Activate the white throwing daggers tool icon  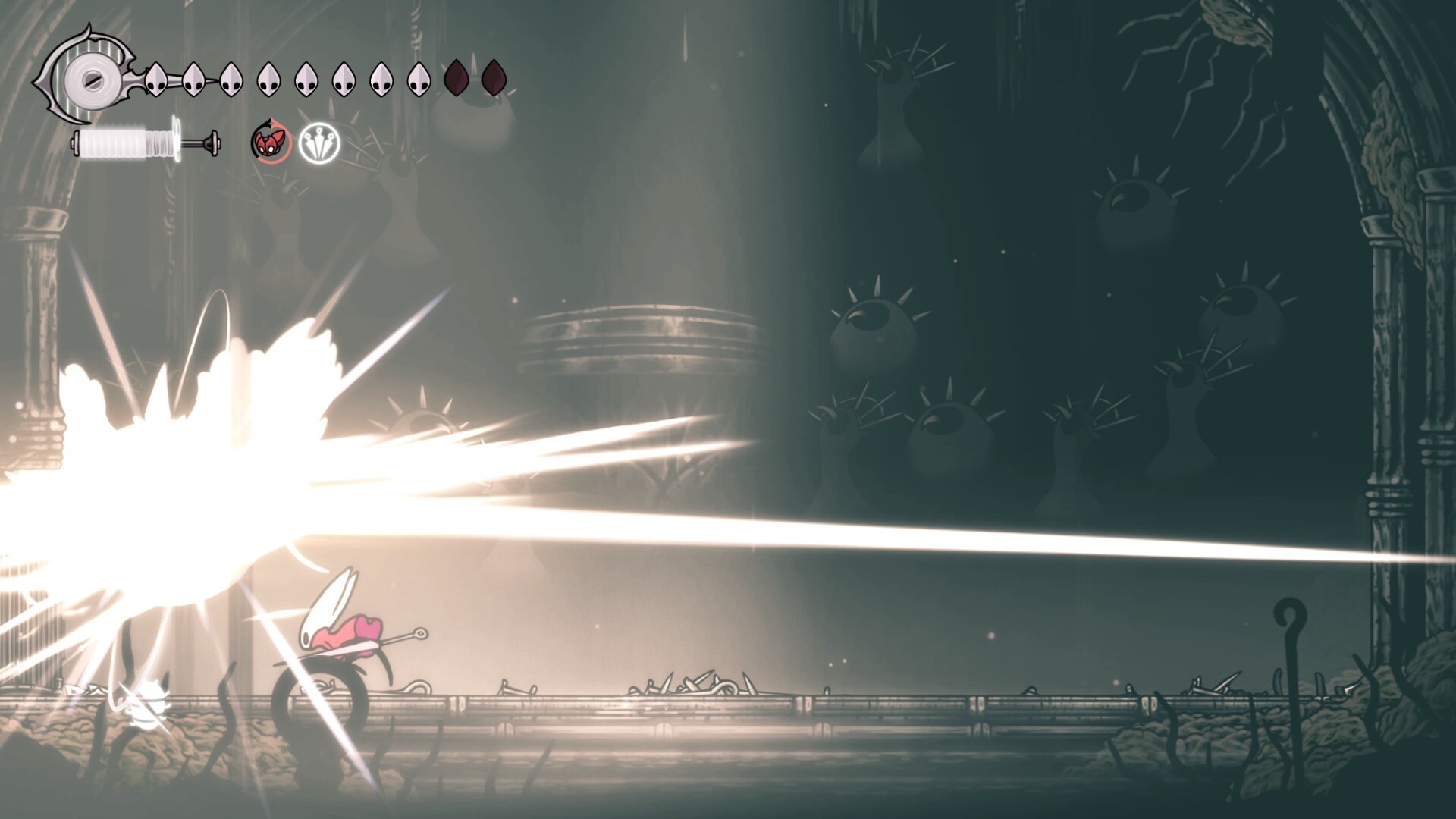click(319, 143)
